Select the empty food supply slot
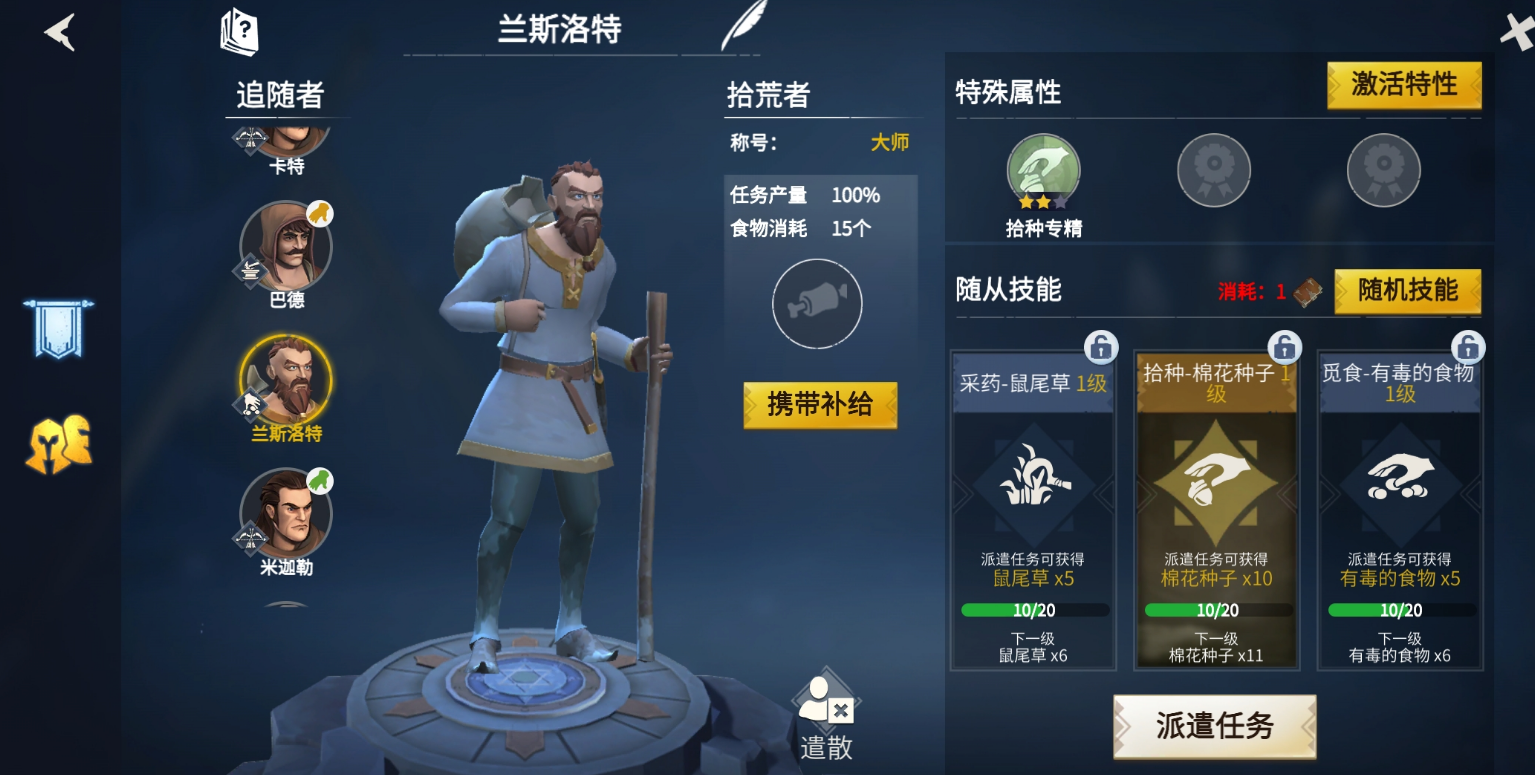The image size is (1535, 775). (x=817, y=304)
